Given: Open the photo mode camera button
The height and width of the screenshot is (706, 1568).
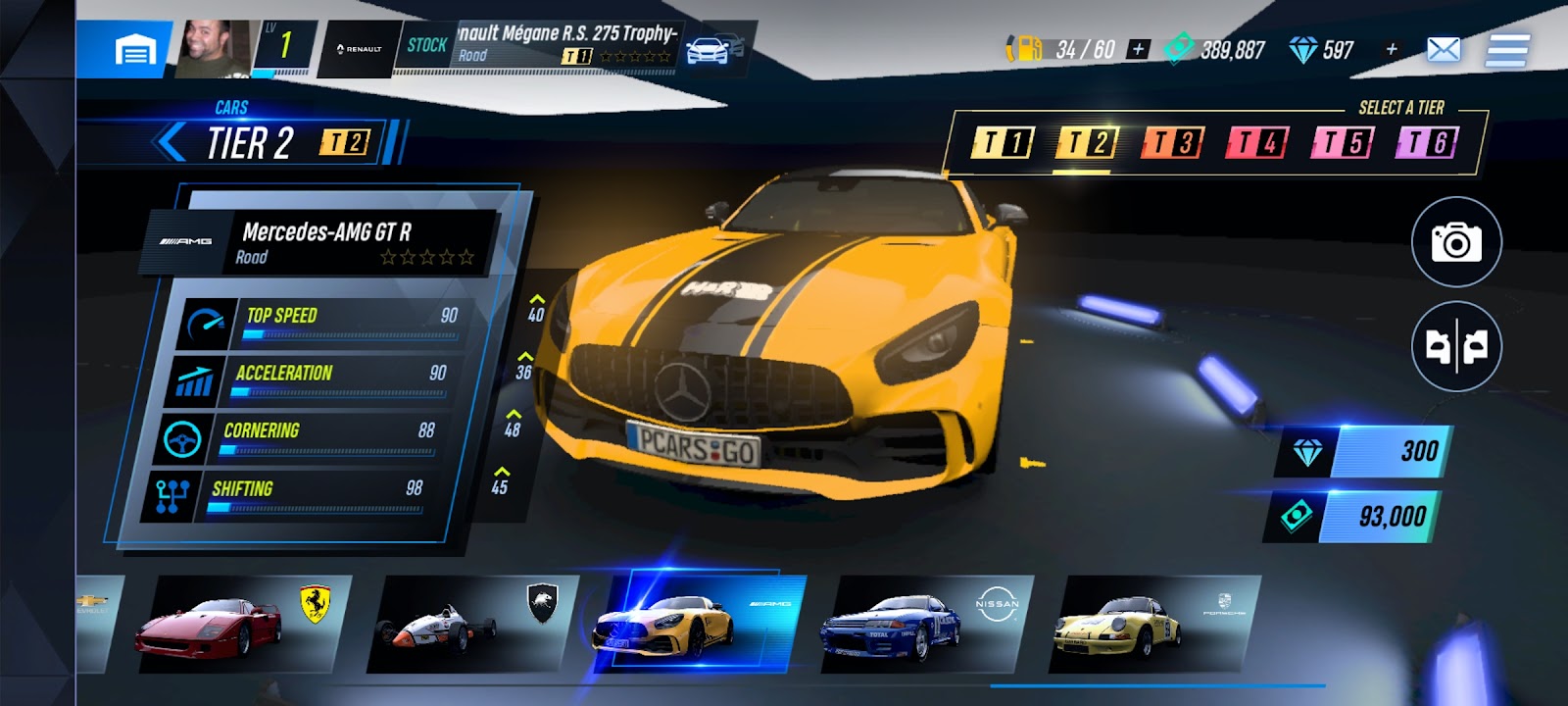Looking at the screenshot, I should pyautogui.click(x=1456, y=242).
